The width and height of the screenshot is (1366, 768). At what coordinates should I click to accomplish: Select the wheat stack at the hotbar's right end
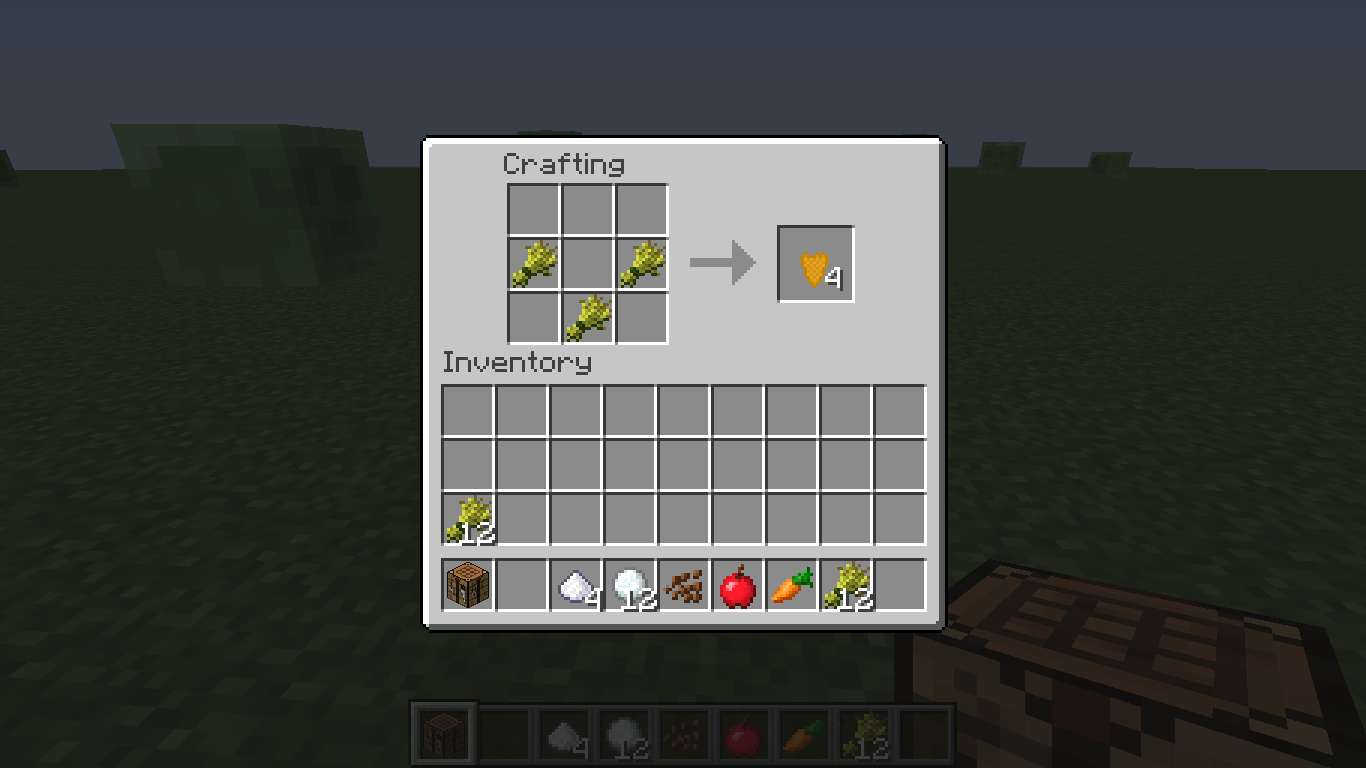tap(843, 585)
